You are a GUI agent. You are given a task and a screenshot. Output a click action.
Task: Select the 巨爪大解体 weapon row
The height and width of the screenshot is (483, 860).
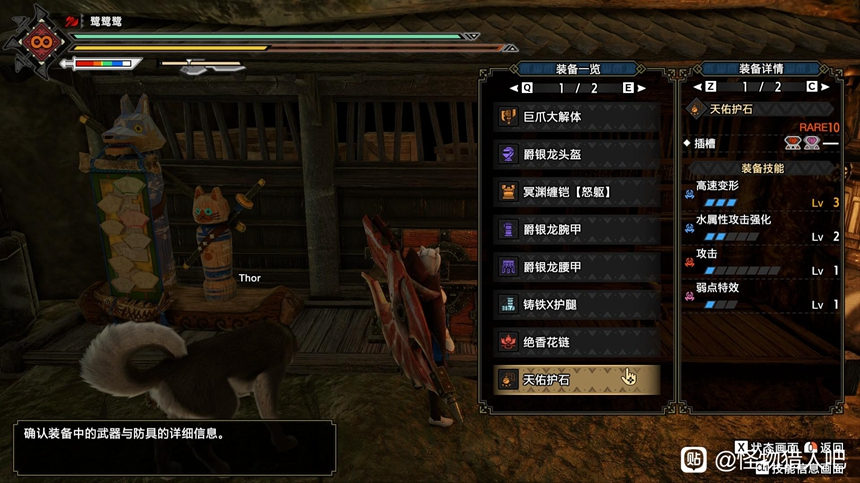(576, 117)
